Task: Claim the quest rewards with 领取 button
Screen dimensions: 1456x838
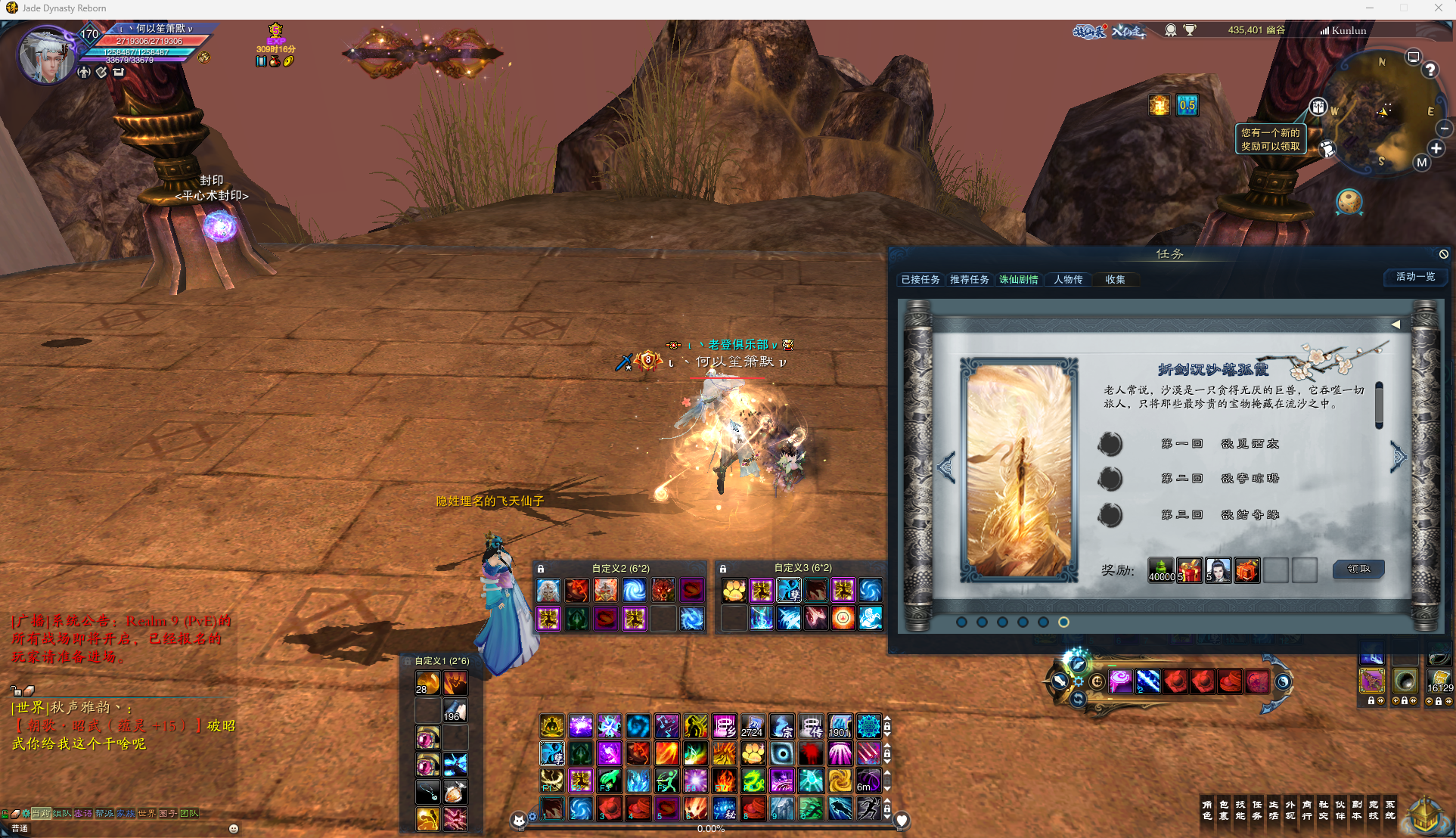Action: tap(1358, 569)
